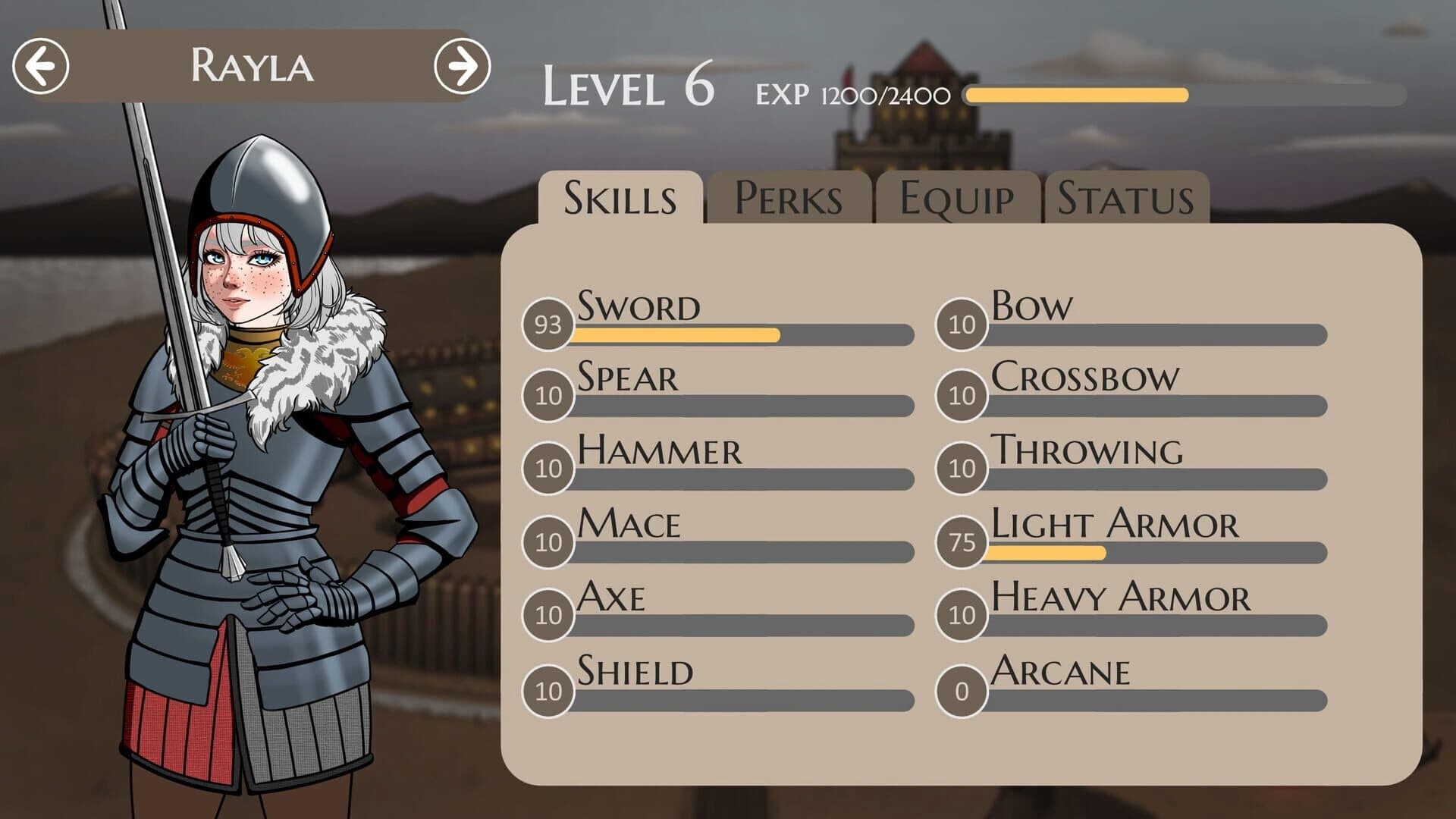Click the Level 6 label
The width and height of the screenshot is (1456, 819).
631,87
